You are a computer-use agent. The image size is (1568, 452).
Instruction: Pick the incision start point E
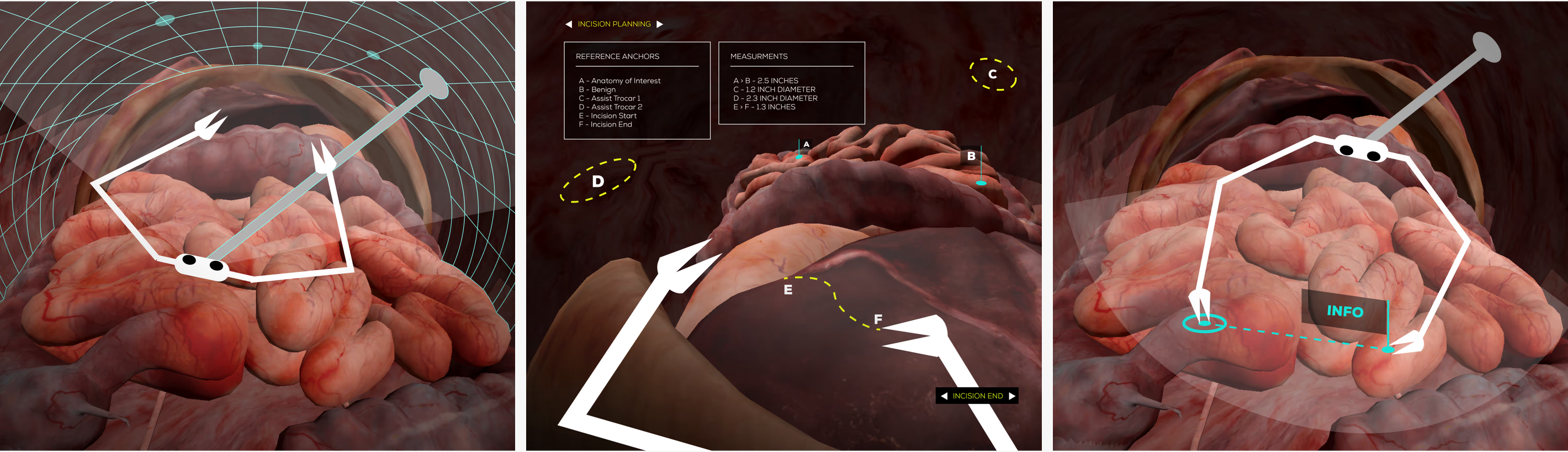pyautogui.click(x=788, y=290)
